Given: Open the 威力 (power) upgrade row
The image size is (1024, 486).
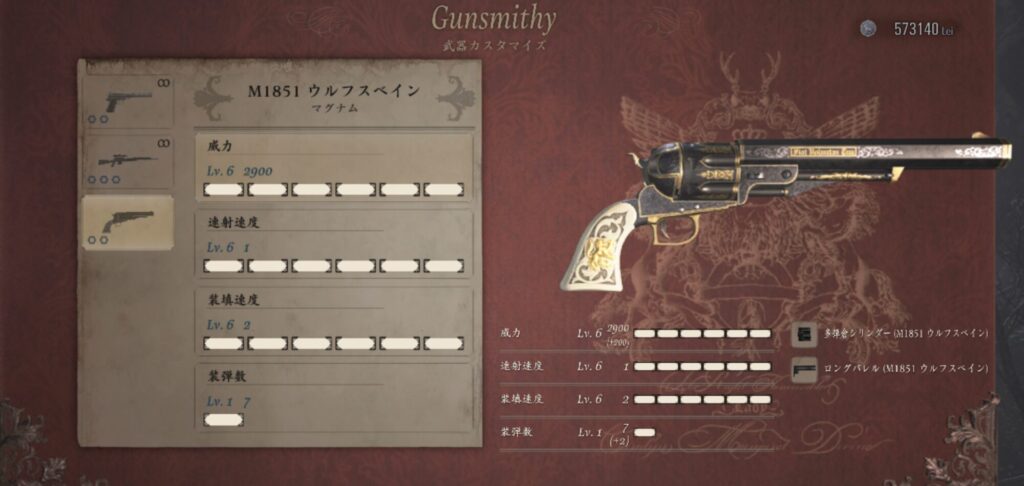Looking at the screenshot, I should pos(333,168).
